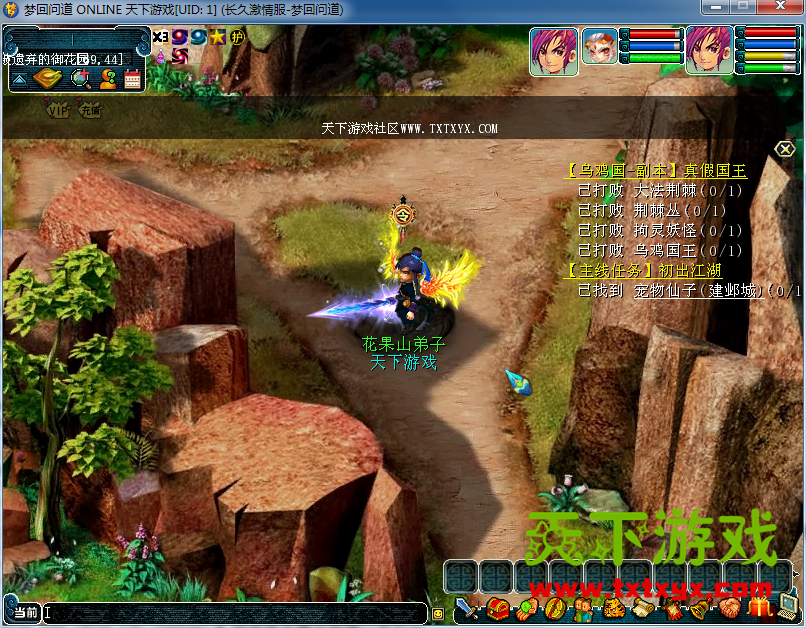Open the VIP button

[x=59, y=110]
